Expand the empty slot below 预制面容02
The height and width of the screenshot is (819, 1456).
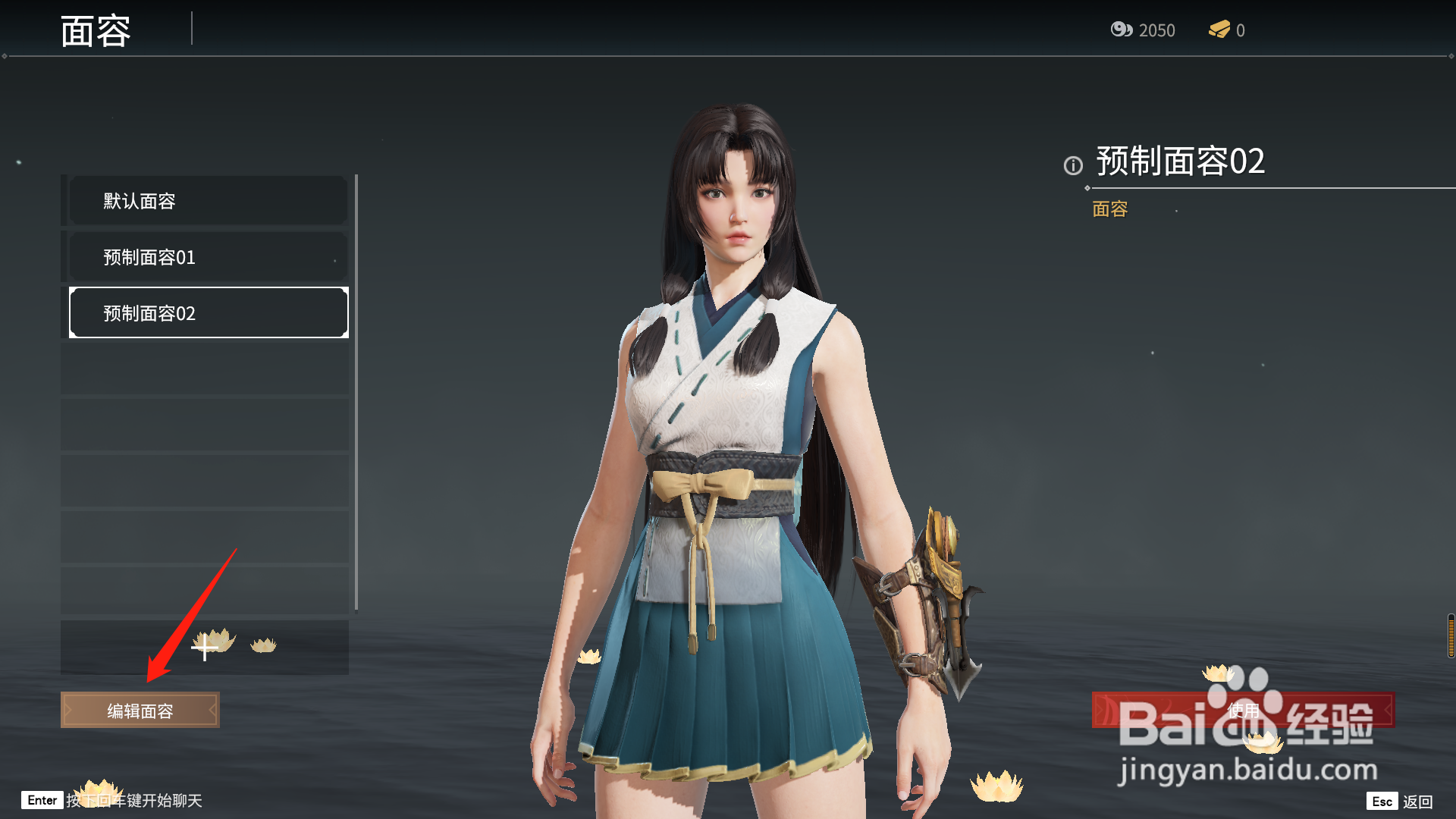point(206,369)
